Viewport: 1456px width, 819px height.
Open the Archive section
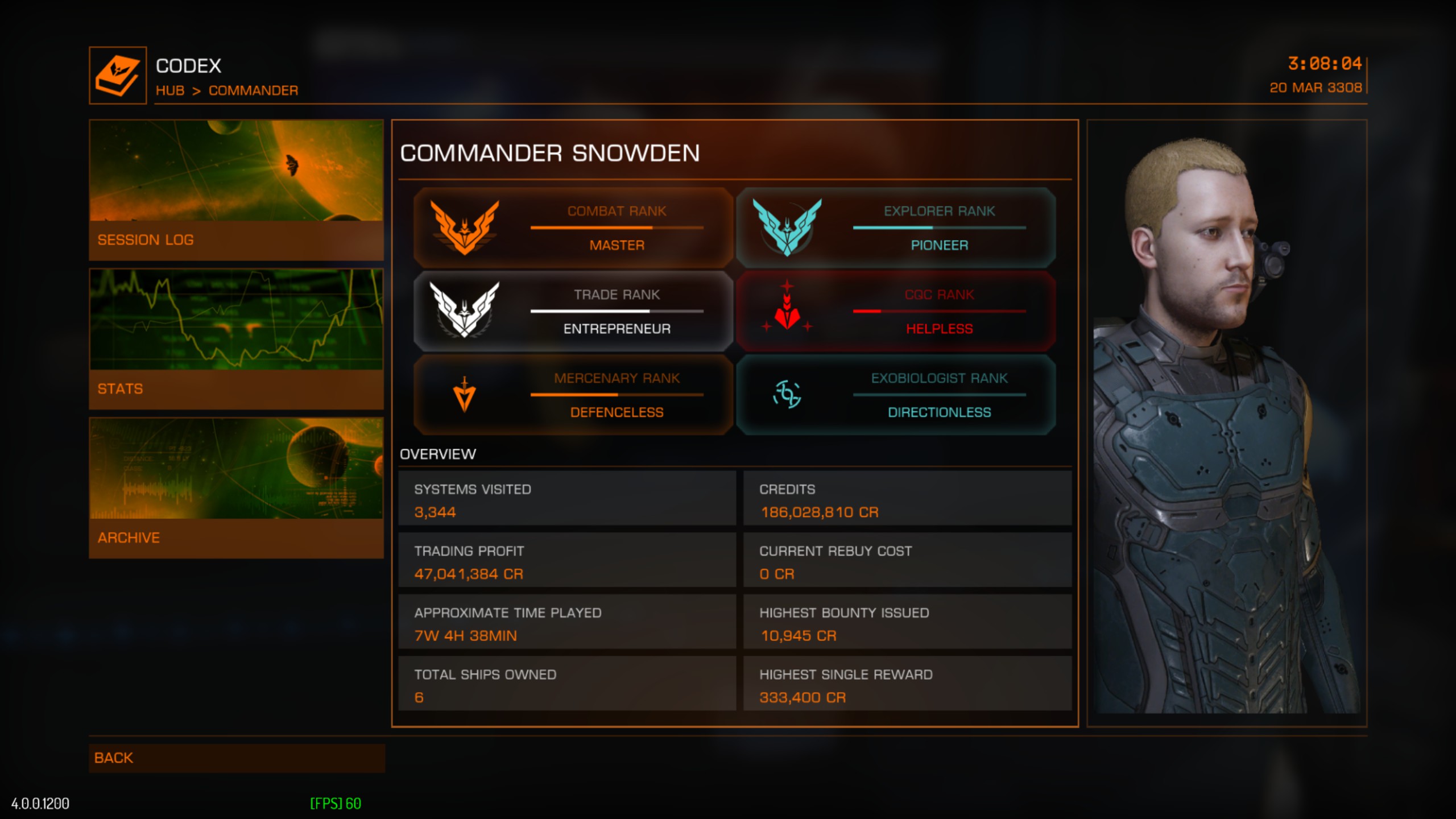(236, 488)
